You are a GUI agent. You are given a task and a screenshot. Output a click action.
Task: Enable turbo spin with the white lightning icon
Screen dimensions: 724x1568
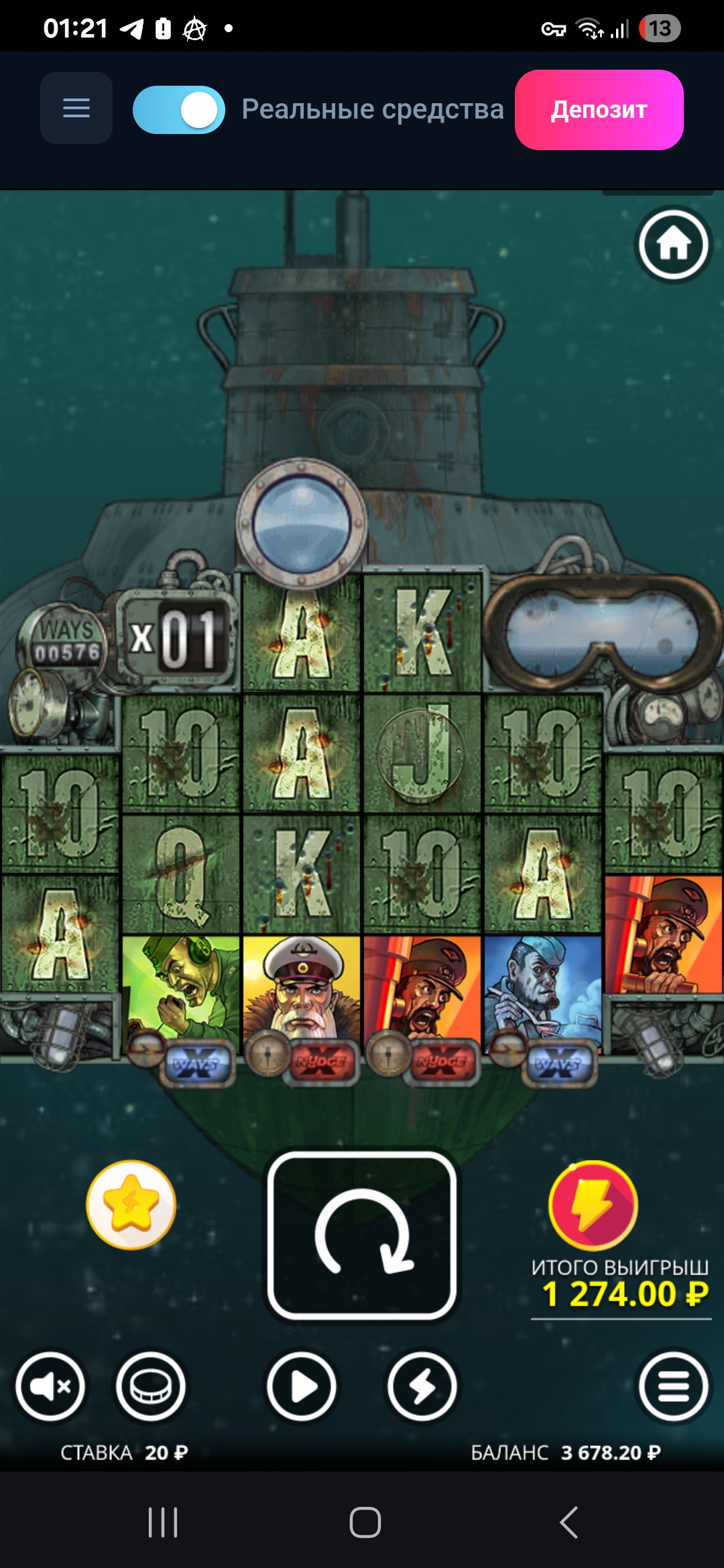(x=422, y=1386)
